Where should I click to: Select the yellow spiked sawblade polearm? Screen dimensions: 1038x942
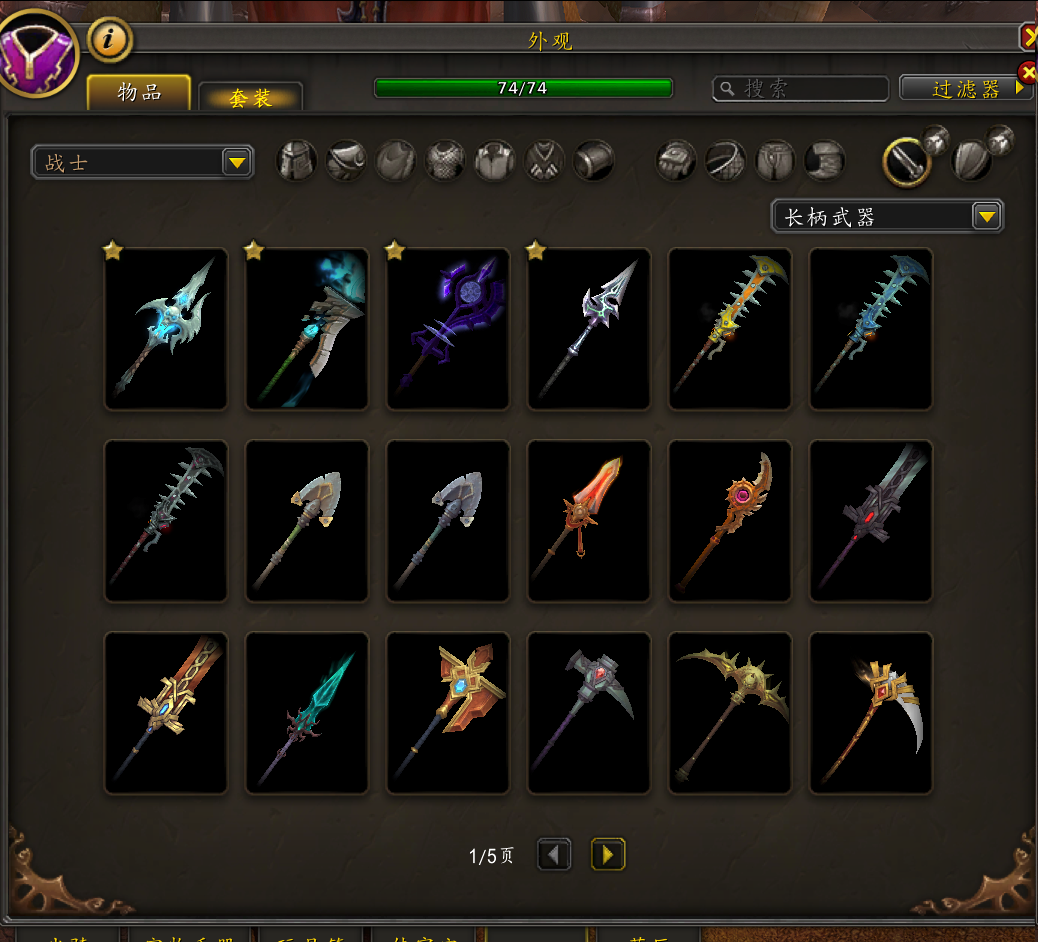click(x=730, y=329)
